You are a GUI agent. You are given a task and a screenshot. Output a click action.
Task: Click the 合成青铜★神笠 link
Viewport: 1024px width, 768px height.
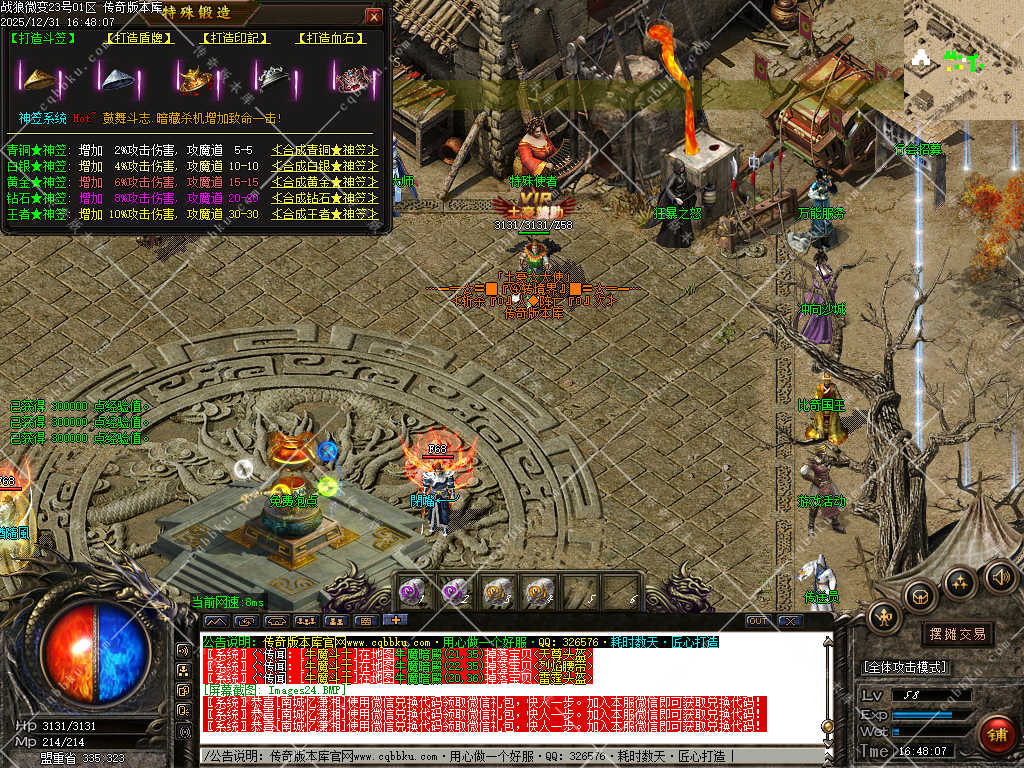point(325,151)
